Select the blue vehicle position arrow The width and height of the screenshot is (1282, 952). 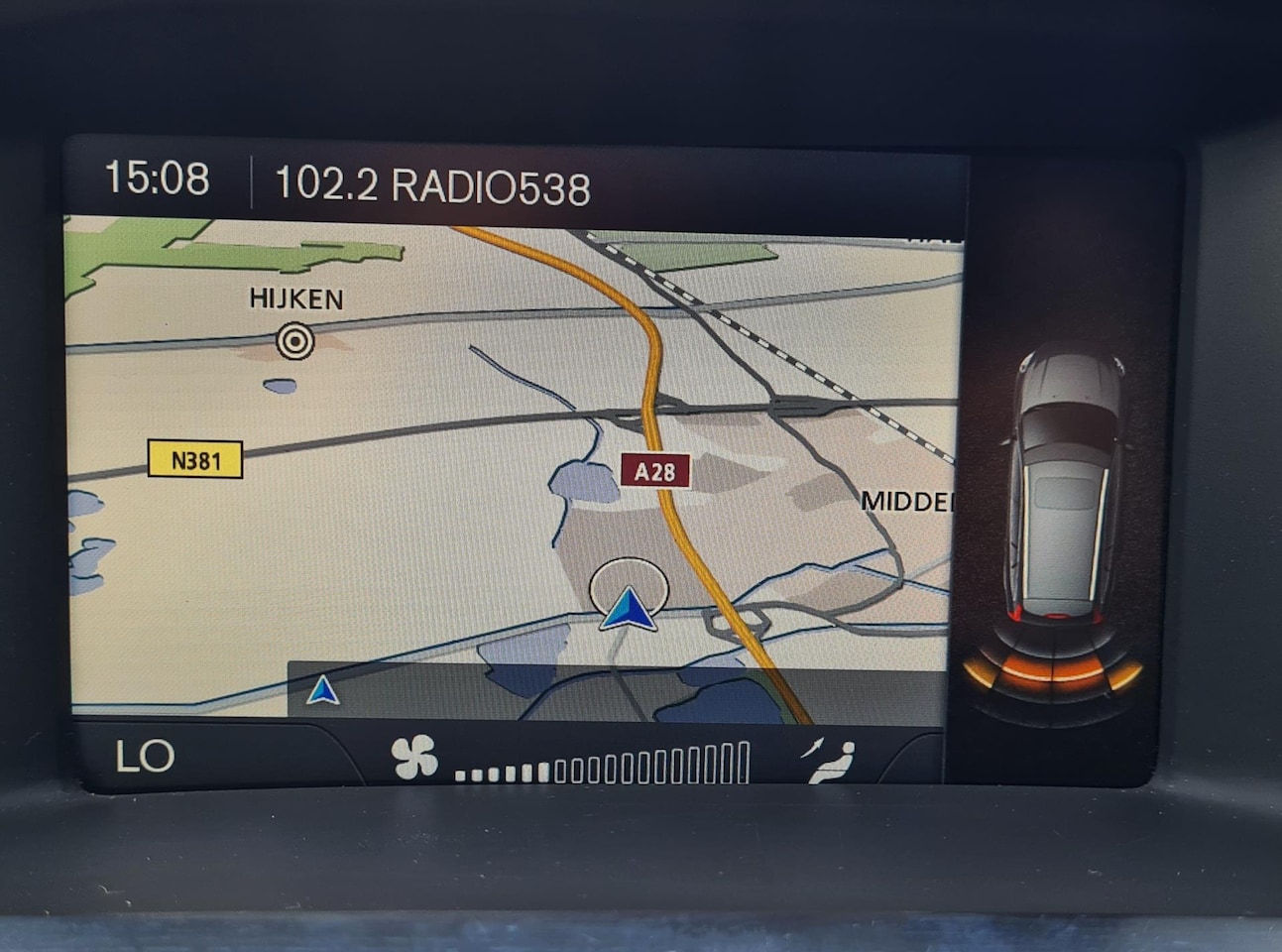click(629, 608)
